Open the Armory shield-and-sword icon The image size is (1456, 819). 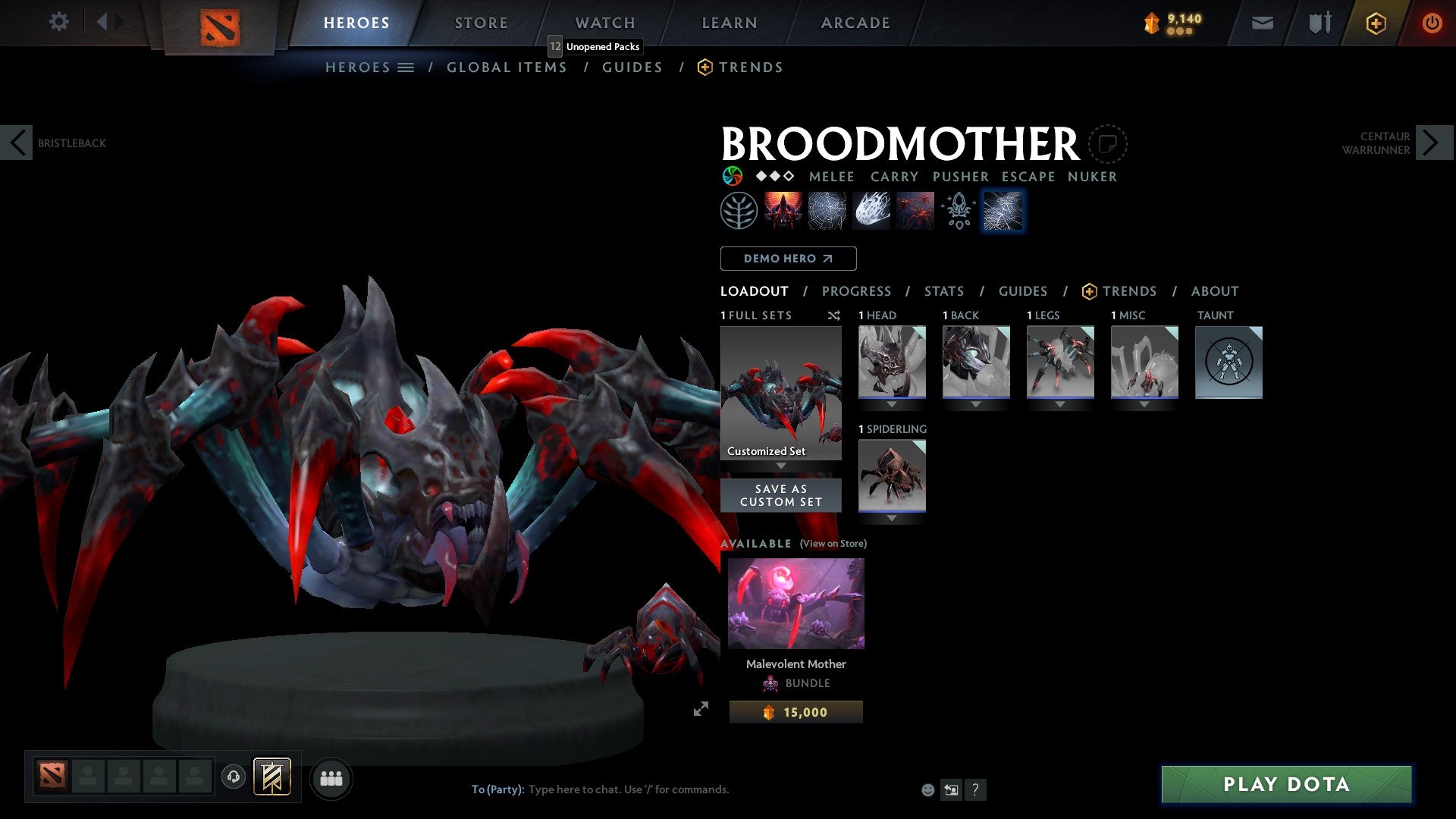click(1319, 23)
